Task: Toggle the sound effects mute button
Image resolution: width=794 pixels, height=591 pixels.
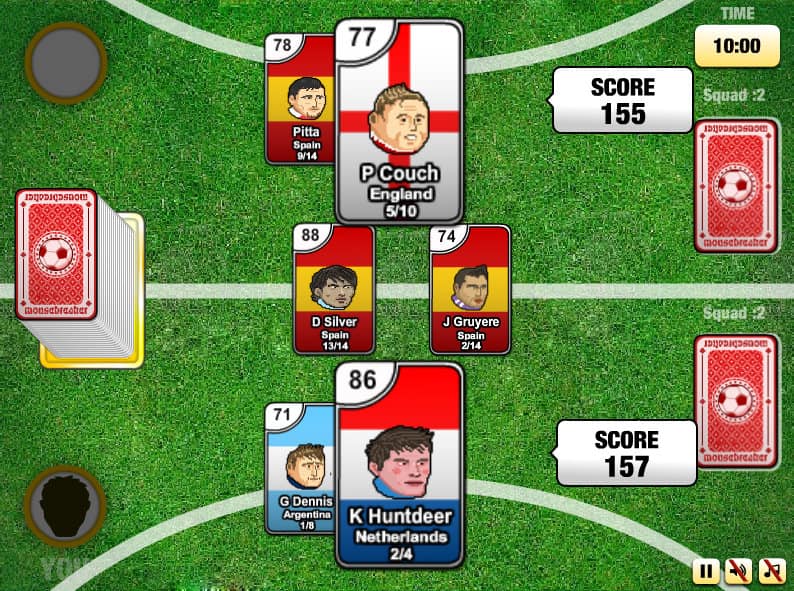Action: point(739,572)
